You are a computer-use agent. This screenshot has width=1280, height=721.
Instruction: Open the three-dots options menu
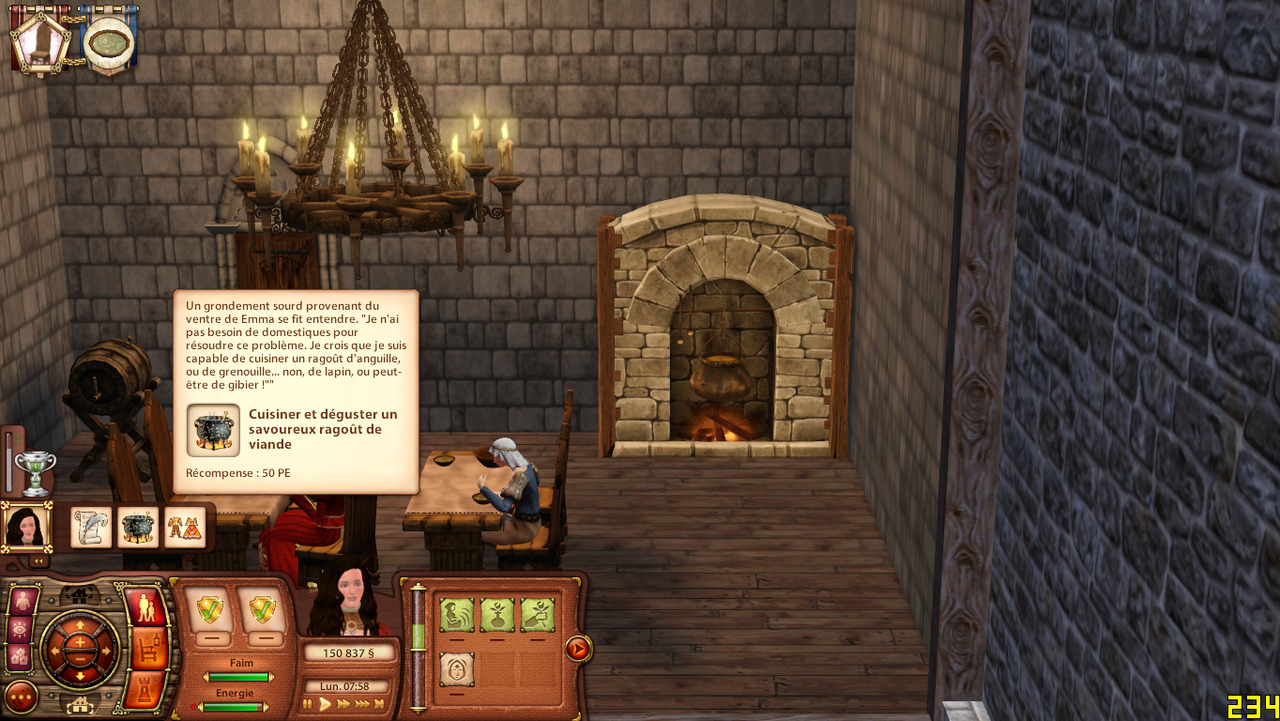click(21, 696)
